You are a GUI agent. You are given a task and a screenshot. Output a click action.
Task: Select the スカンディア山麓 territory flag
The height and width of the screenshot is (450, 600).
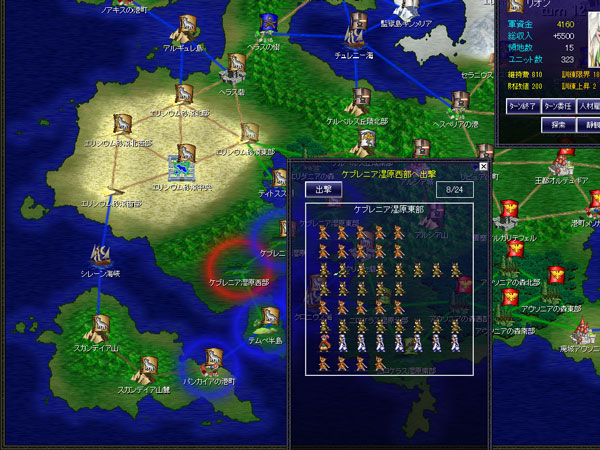147,367
